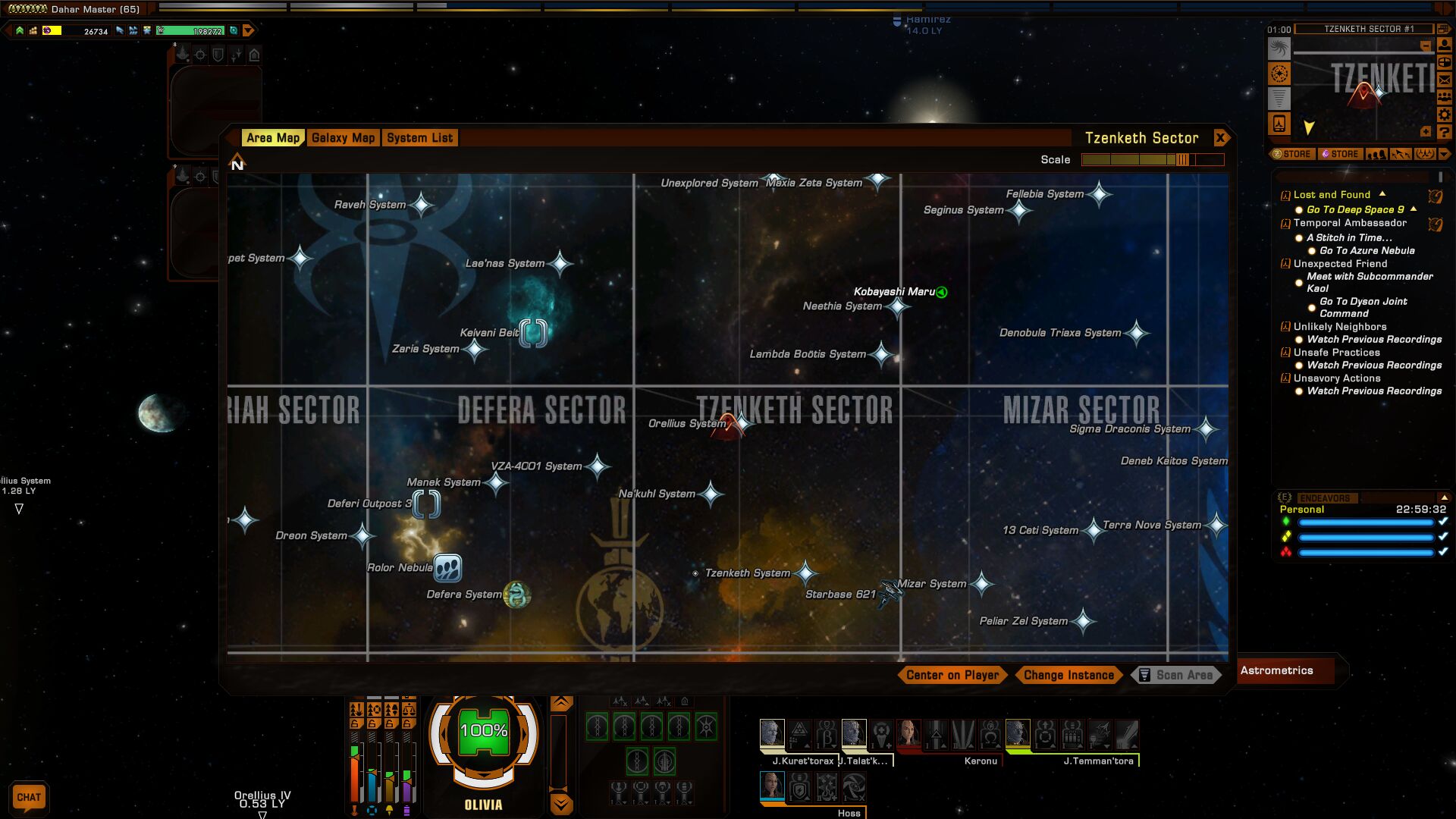Open the Astrometrics panel
The width and height of the screenshot is (1456, 819).
[x=1277, y=670]
